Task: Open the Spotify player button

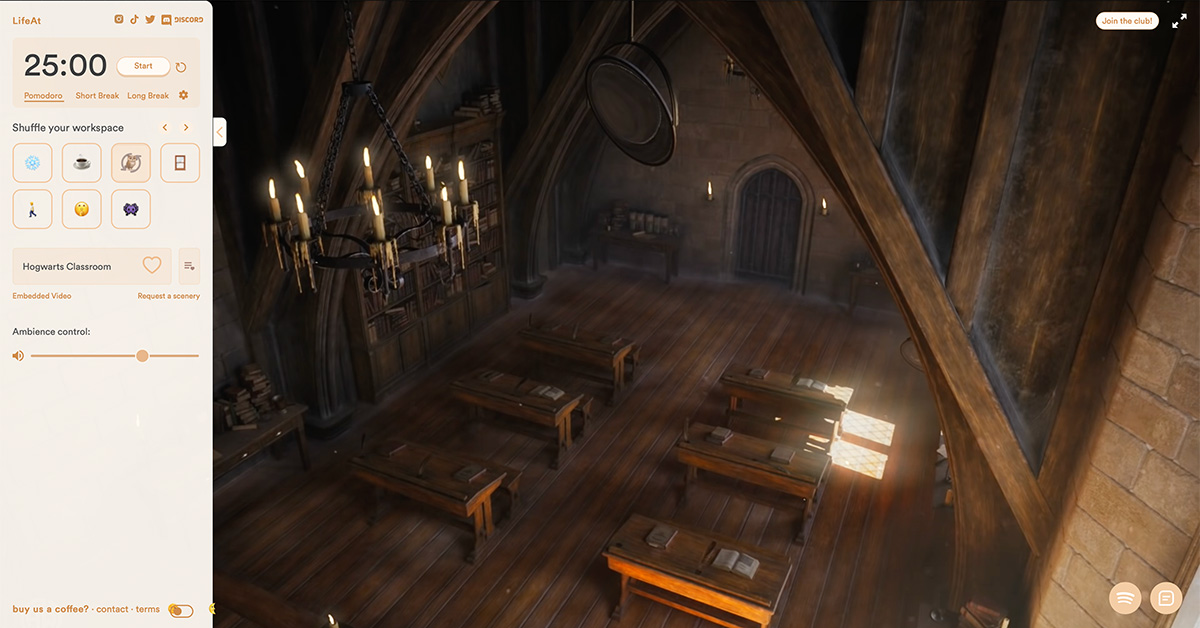Action: click(x=1125, y=598)
